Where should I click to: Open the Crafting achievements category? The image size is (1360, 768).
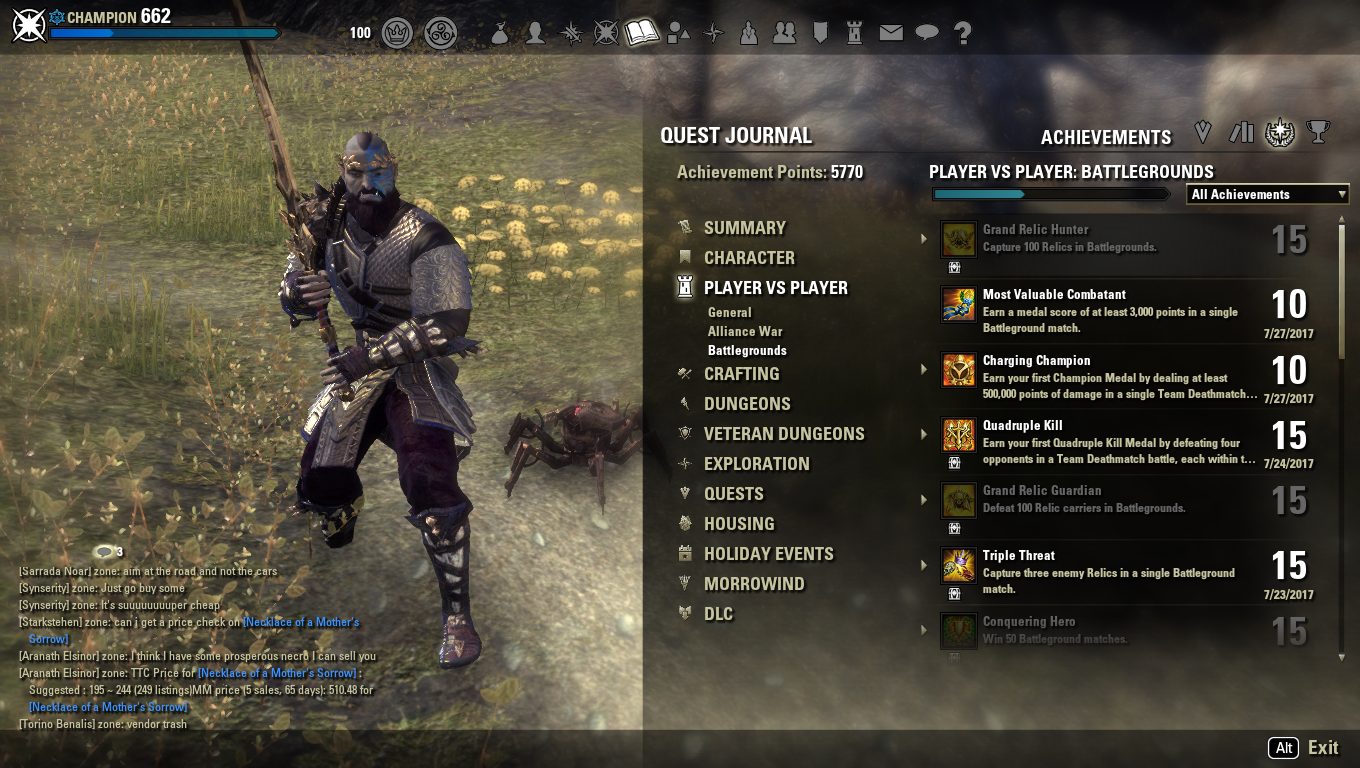point(741,374)
